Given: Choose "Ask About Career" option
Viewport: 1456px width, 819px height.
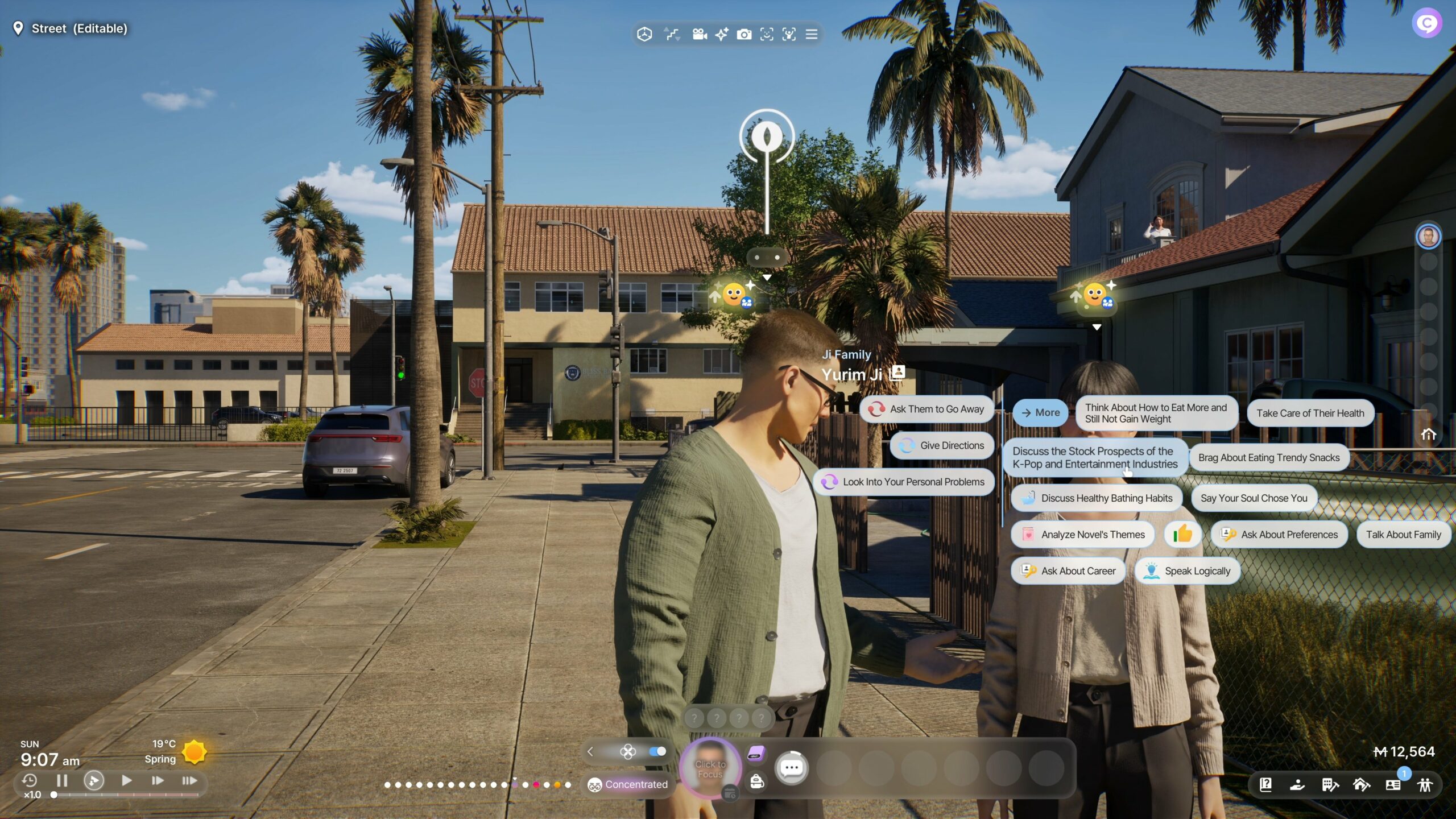Looking at the screenshot, I should point(1068,571).
